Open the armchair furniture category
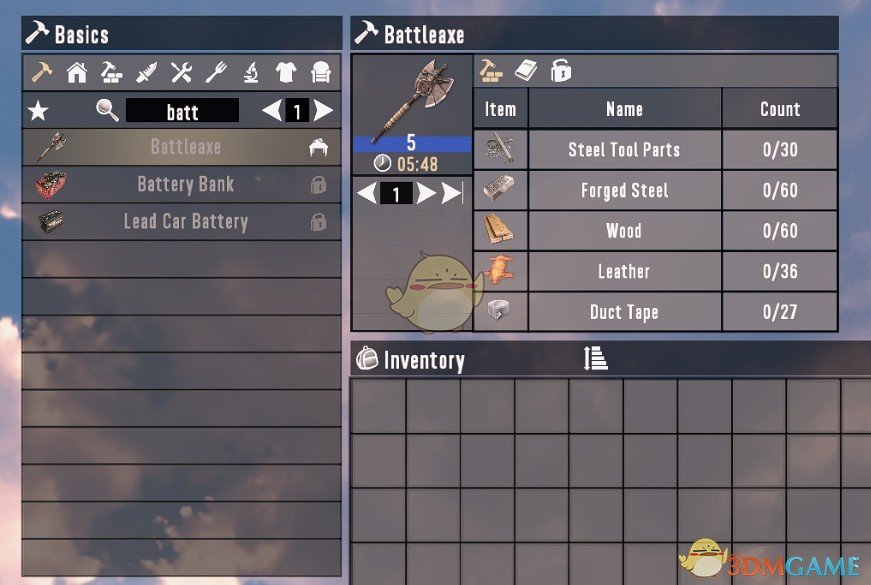This screenshot has width=871, height=585. (x=320, y=72)
